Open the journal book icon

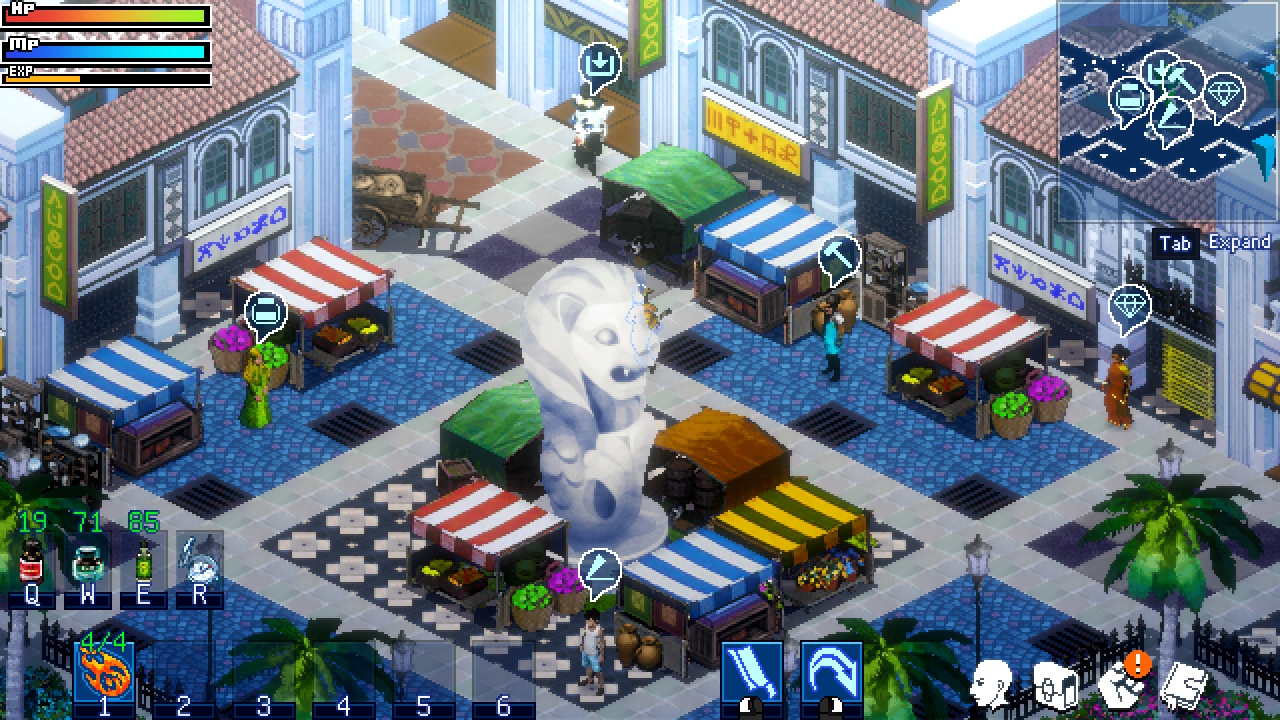(x=1186, y=684)
